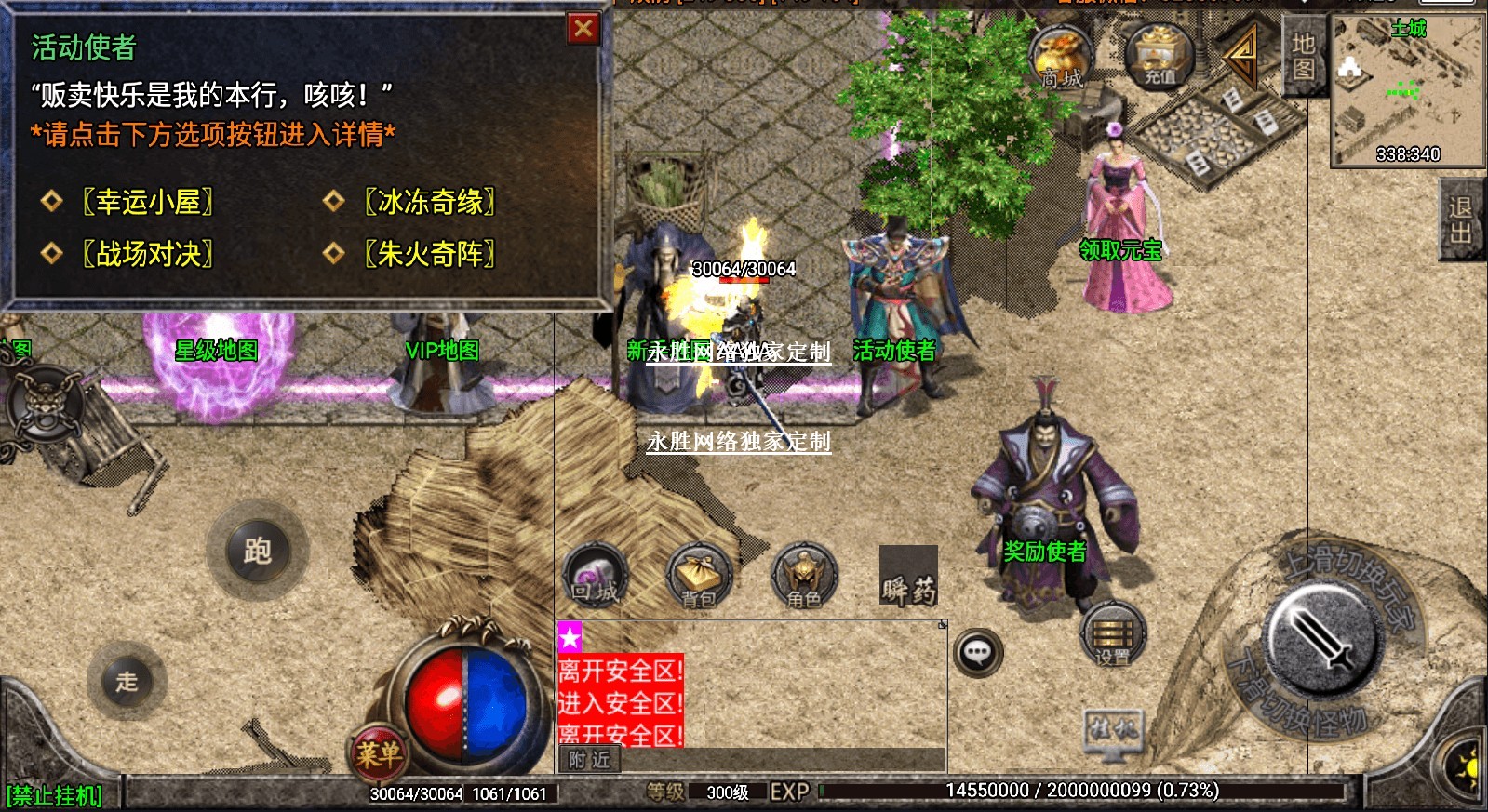Exit using the 退出 button
This screenshot has height=812, width=1488.
tap(1460, 220)
